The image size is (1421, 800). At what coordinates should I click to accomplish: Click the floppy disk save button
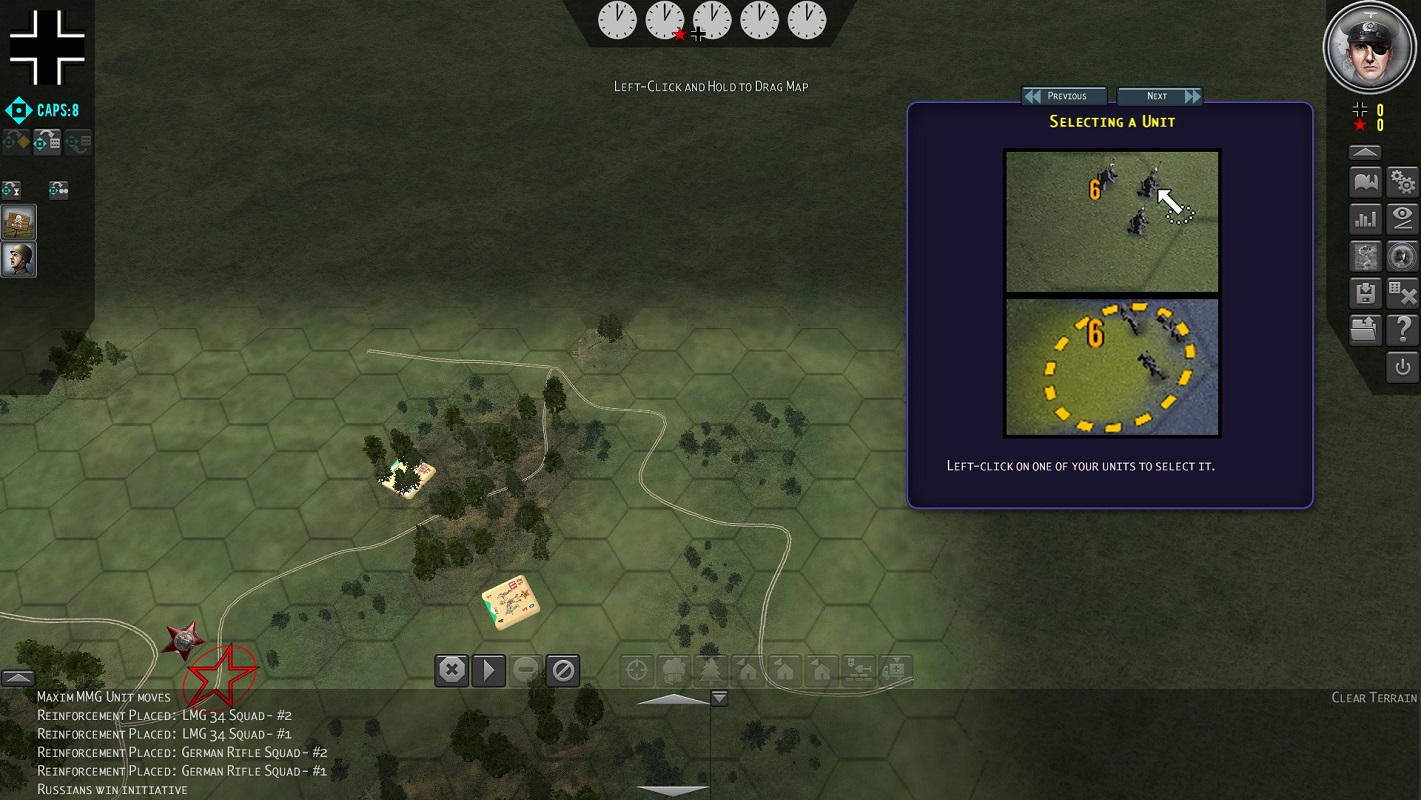(1365, 293)
